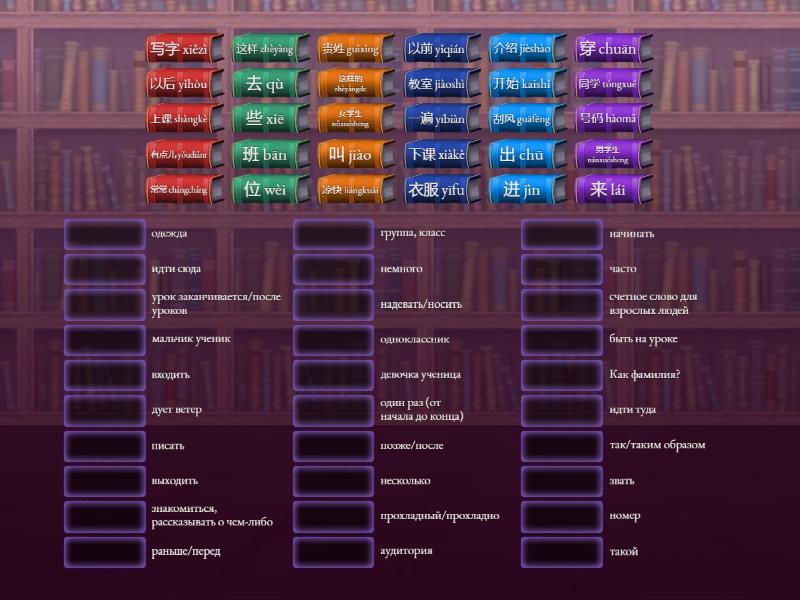Viewport: 800px width, 600px height.
Task: Pick the green 去 qù tile
Action: (x=265, y=84)
